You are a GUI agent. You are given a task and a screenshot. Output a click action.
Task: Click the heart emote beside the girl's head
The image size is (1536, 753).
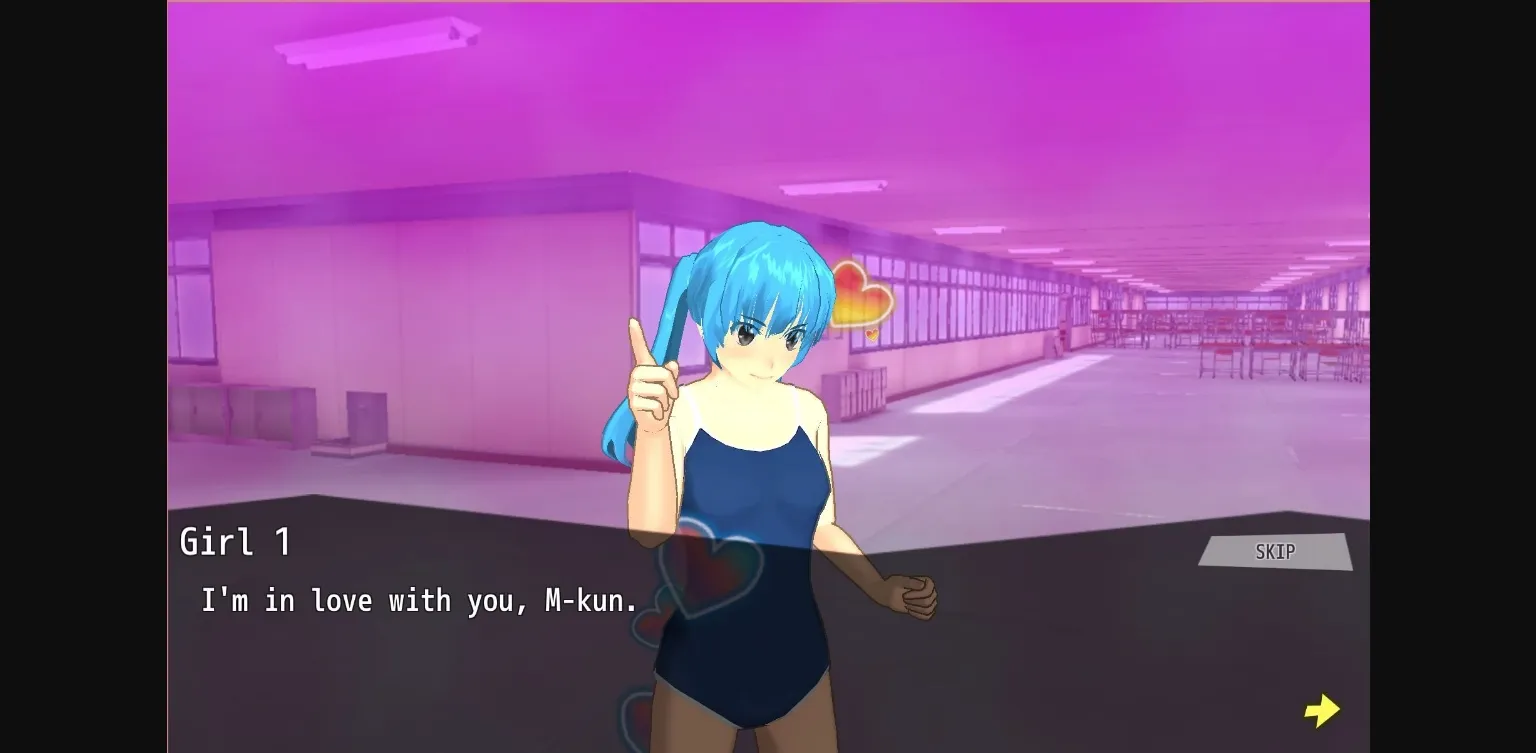point(862,293)
